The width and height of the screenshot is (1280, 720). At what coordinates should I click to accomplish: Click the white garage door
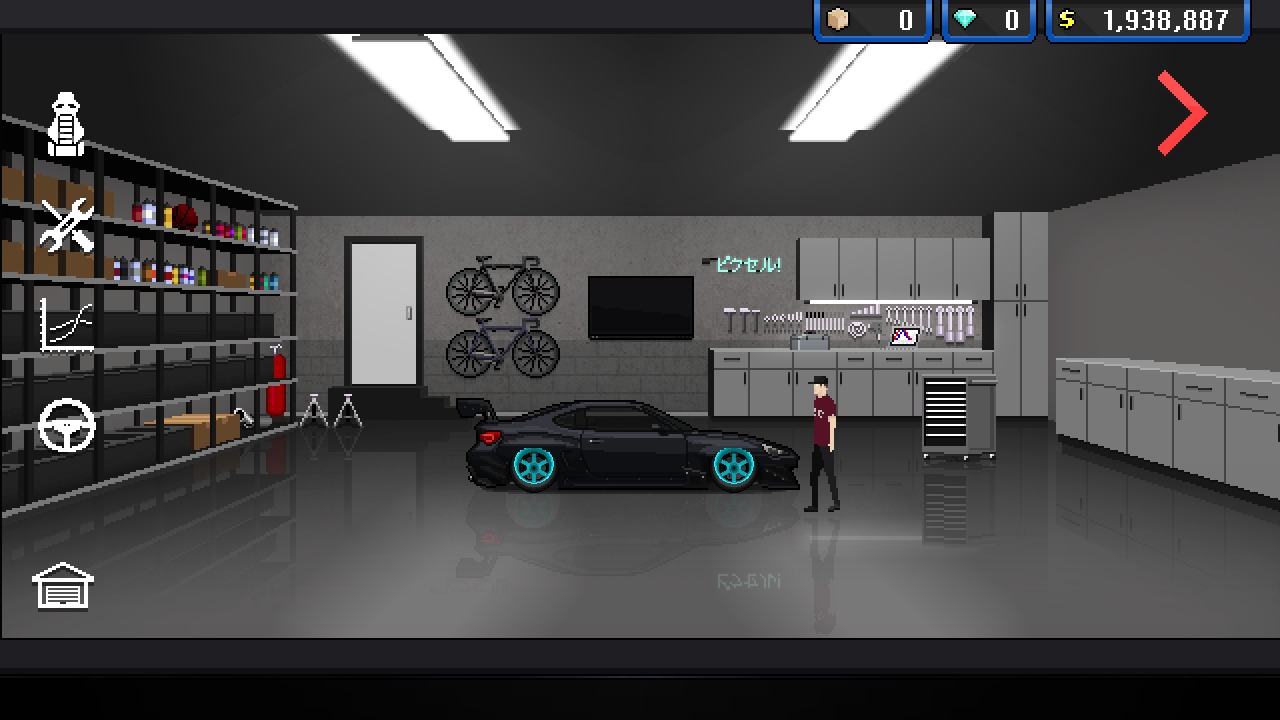point(385,310)
